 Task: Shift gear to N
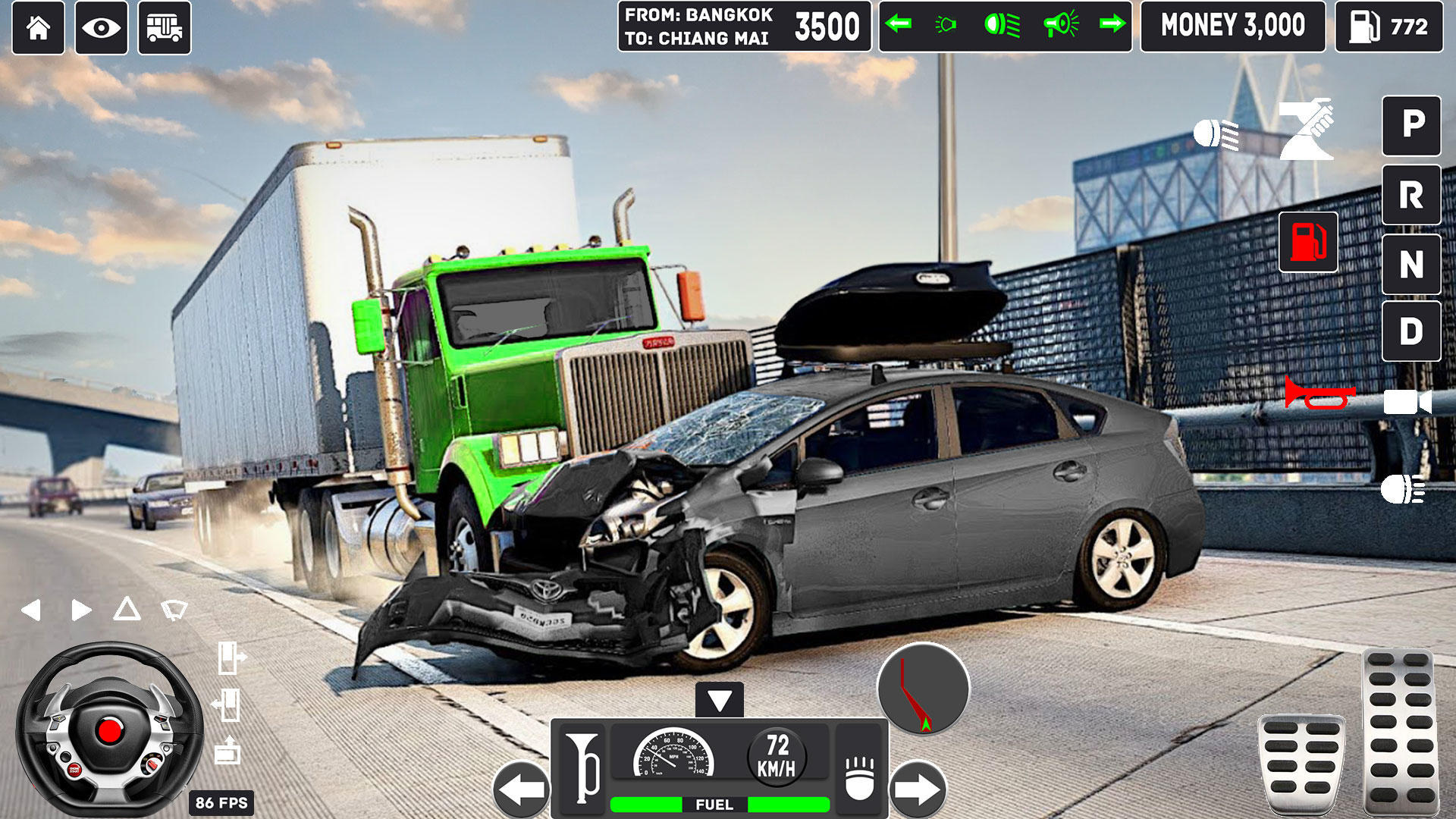tap(1411, 264)
